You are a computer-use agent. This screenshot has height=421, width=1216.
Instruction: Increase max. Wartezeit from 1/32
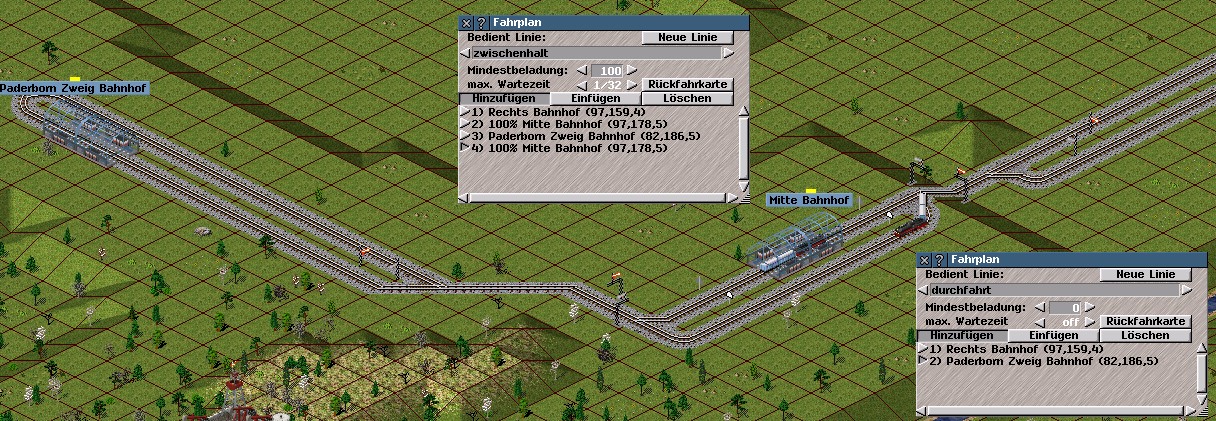point(631,85)
